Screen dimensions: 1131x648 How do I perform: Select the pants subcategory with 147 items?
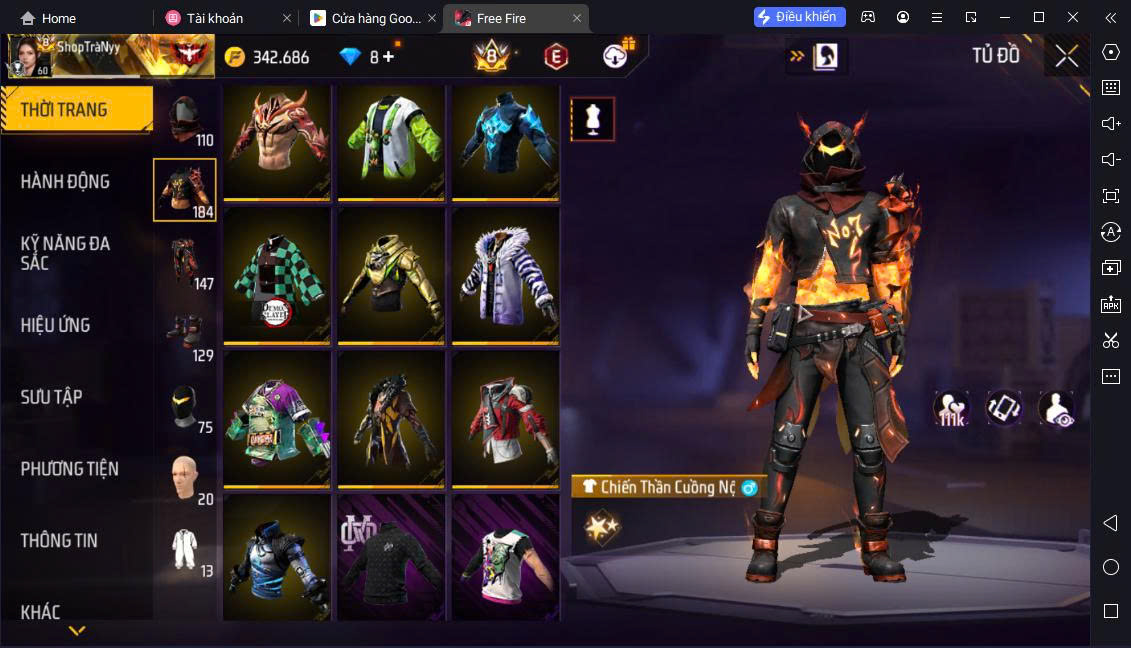click(185, 262)
